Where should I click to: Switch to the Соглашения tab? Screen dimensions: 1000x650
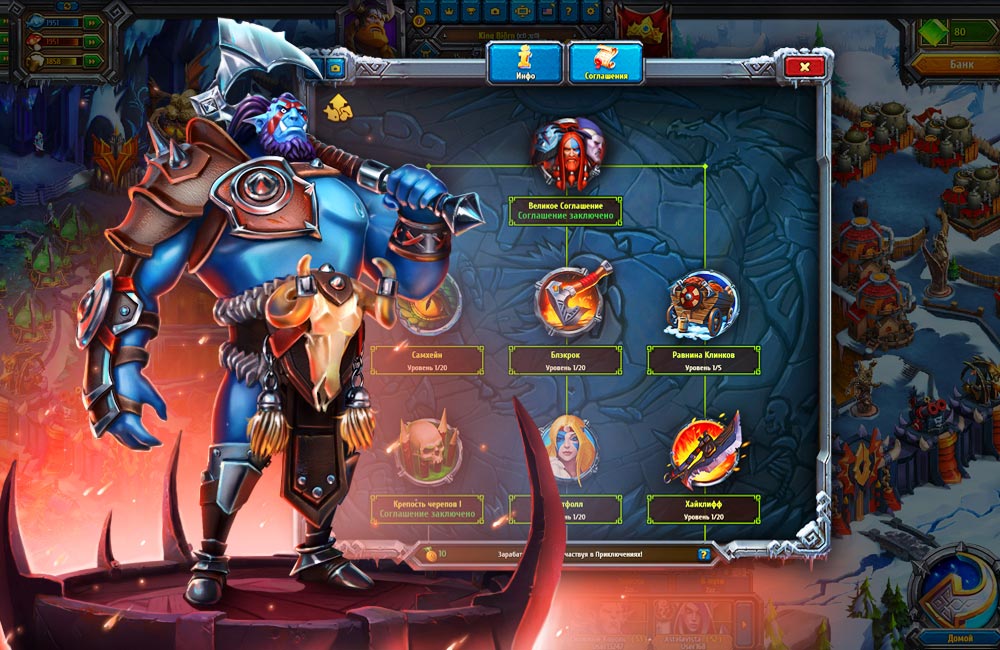pyautogui.click(x=605, y=62)
